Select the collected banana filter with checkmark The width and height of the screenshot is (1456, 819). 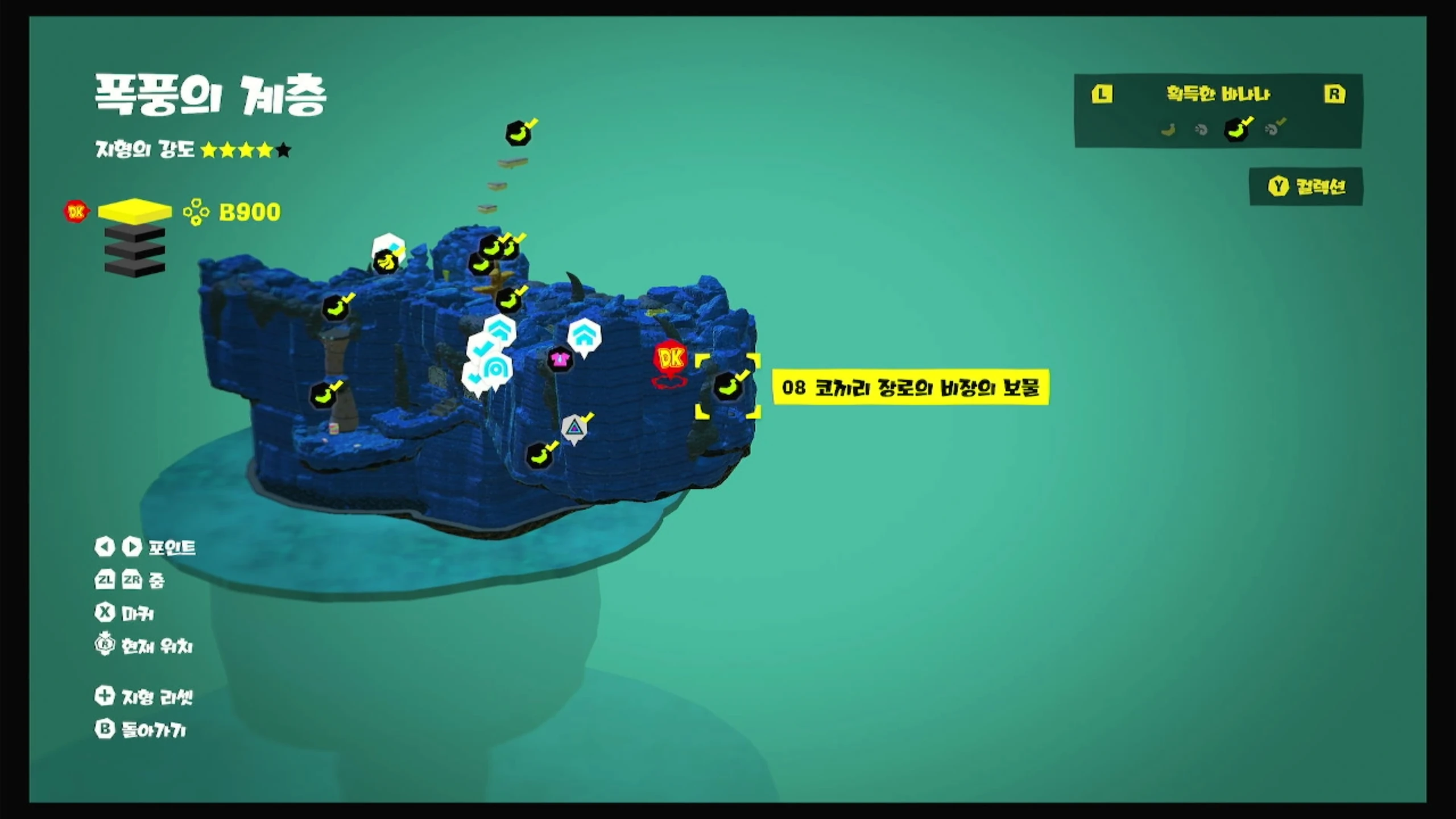pos(1236,130)
